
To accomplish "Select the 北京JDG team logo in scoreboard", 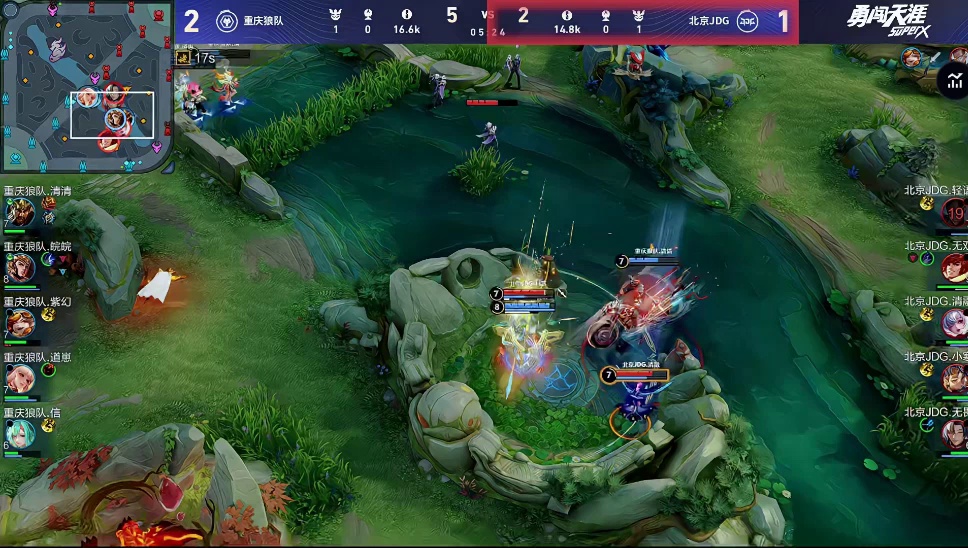I will 747,21.
